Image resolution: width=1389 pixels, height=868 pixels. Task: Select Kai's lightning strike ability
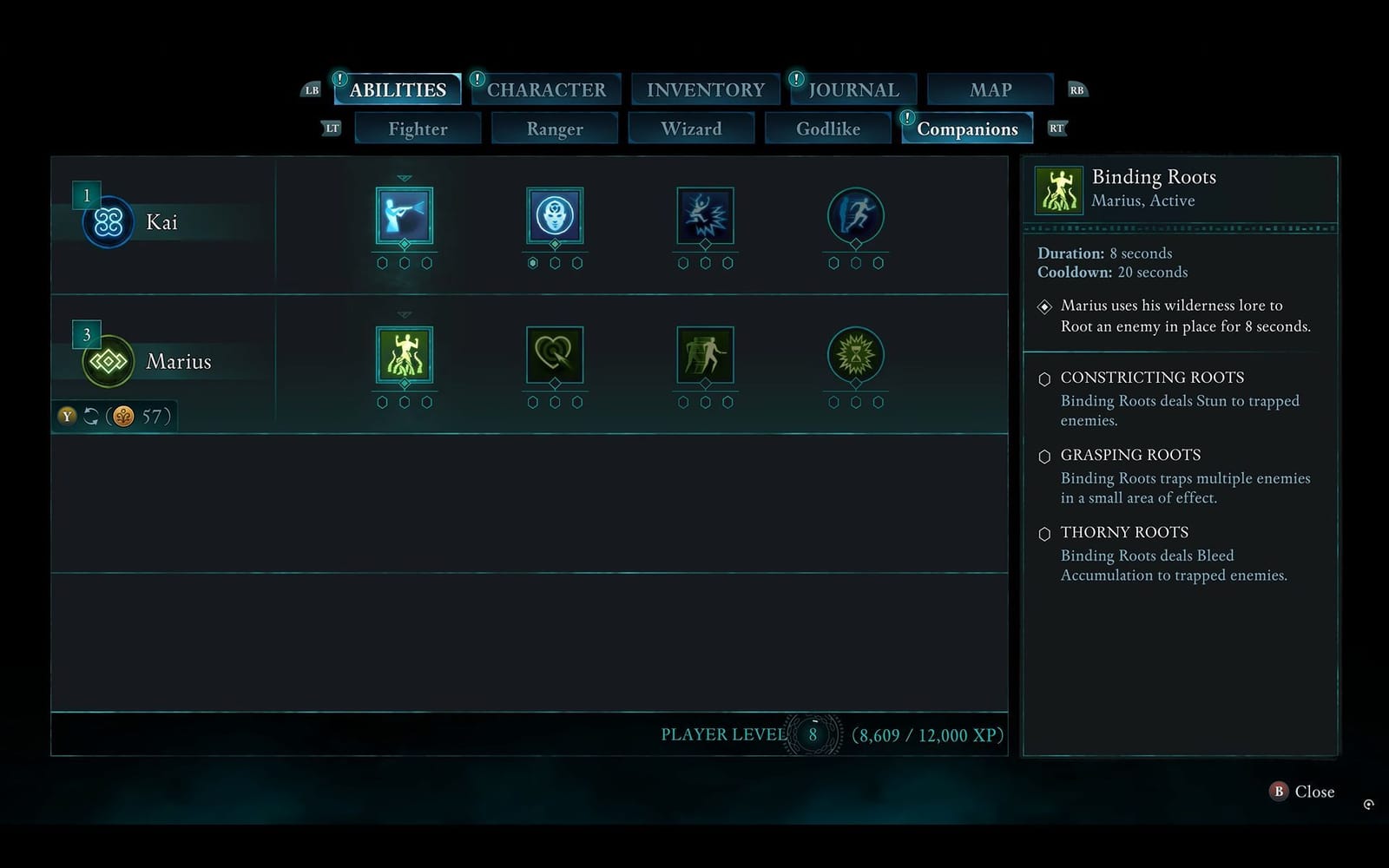tap(706, 217)
